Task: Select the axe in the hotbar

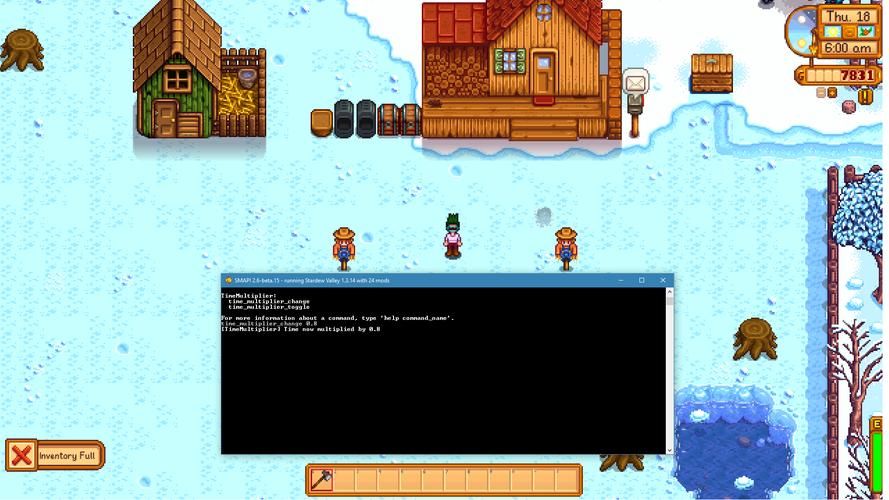Action: coord(322,481)
